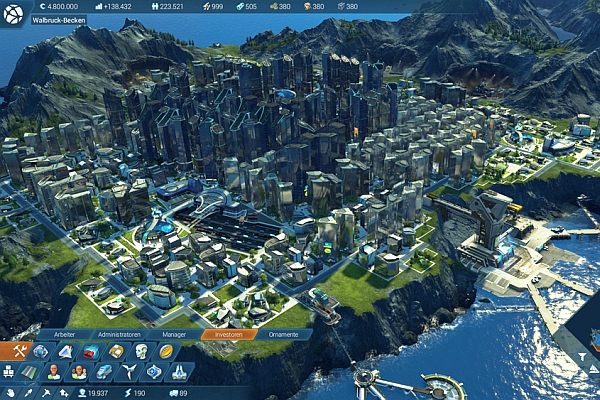Show the Ornamente tab

click(x=284, y=335)
